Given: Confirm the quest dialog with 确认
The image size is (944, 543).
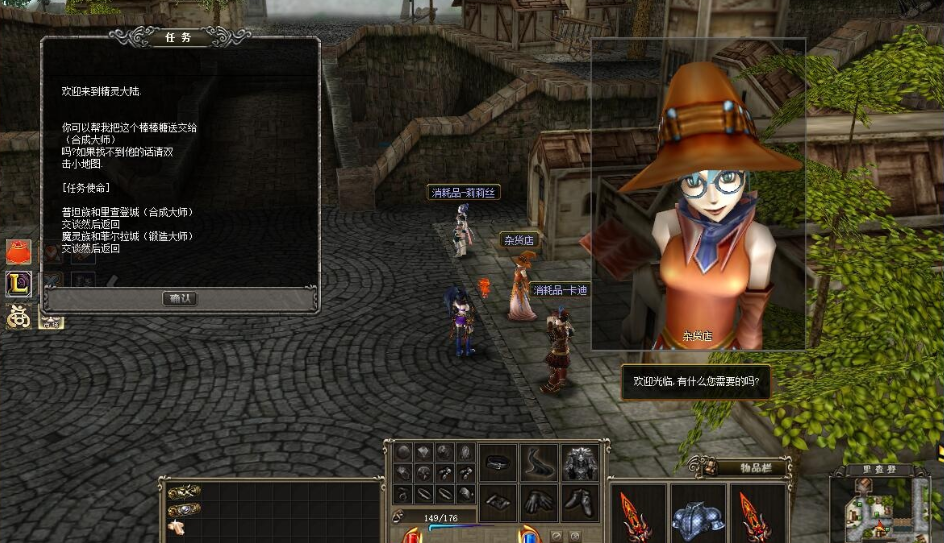Looking at the screenshot, I should (180, 298).
